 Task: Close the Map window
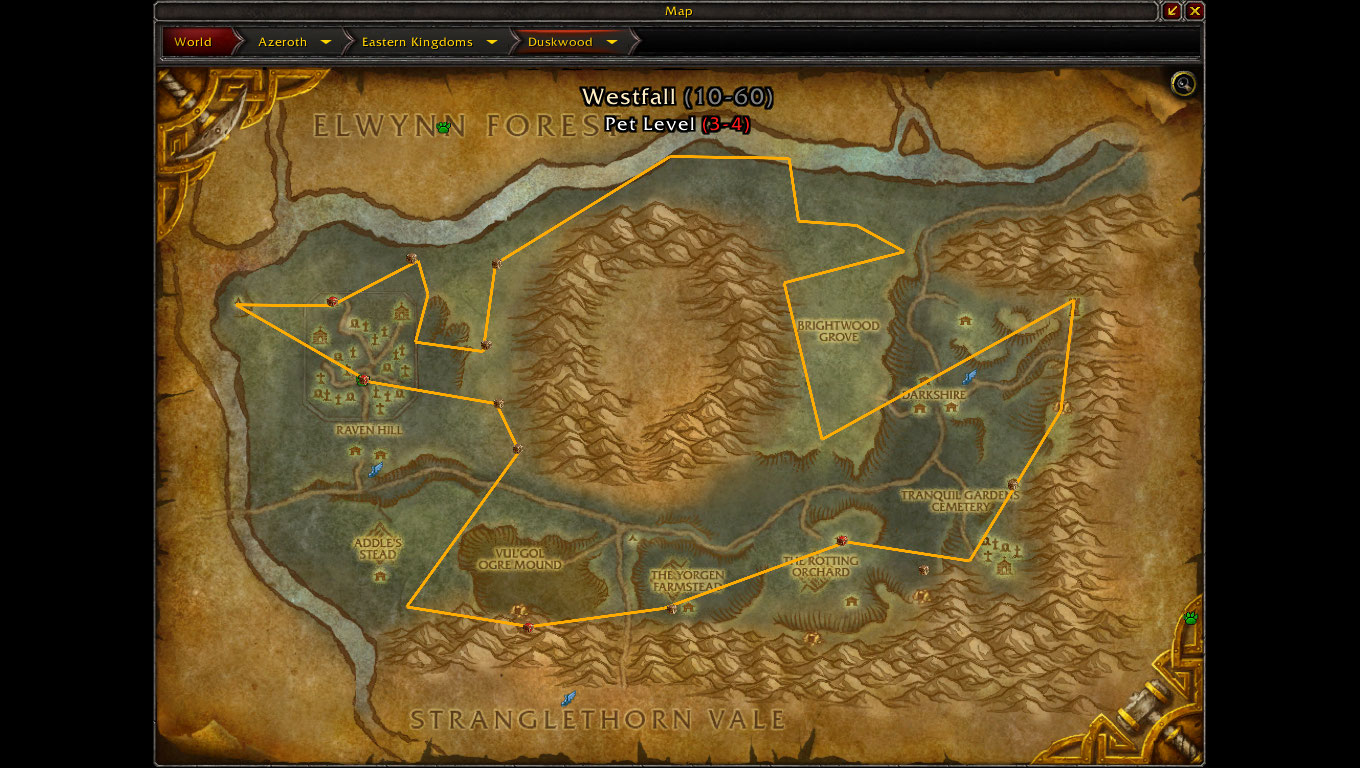(1195, 11)
